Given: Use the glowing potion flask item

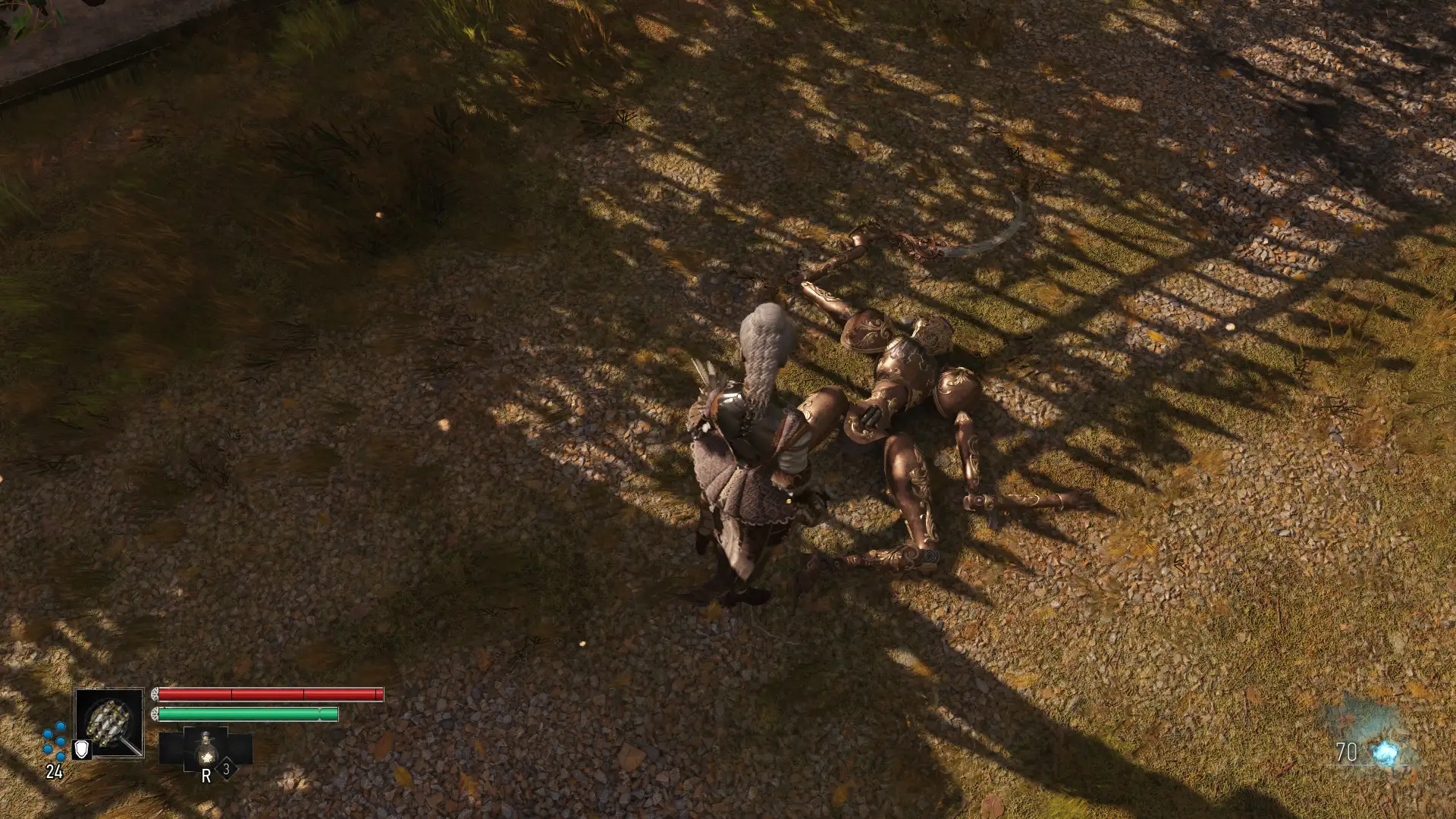Looking at the screenshot, I should point(206,748).
